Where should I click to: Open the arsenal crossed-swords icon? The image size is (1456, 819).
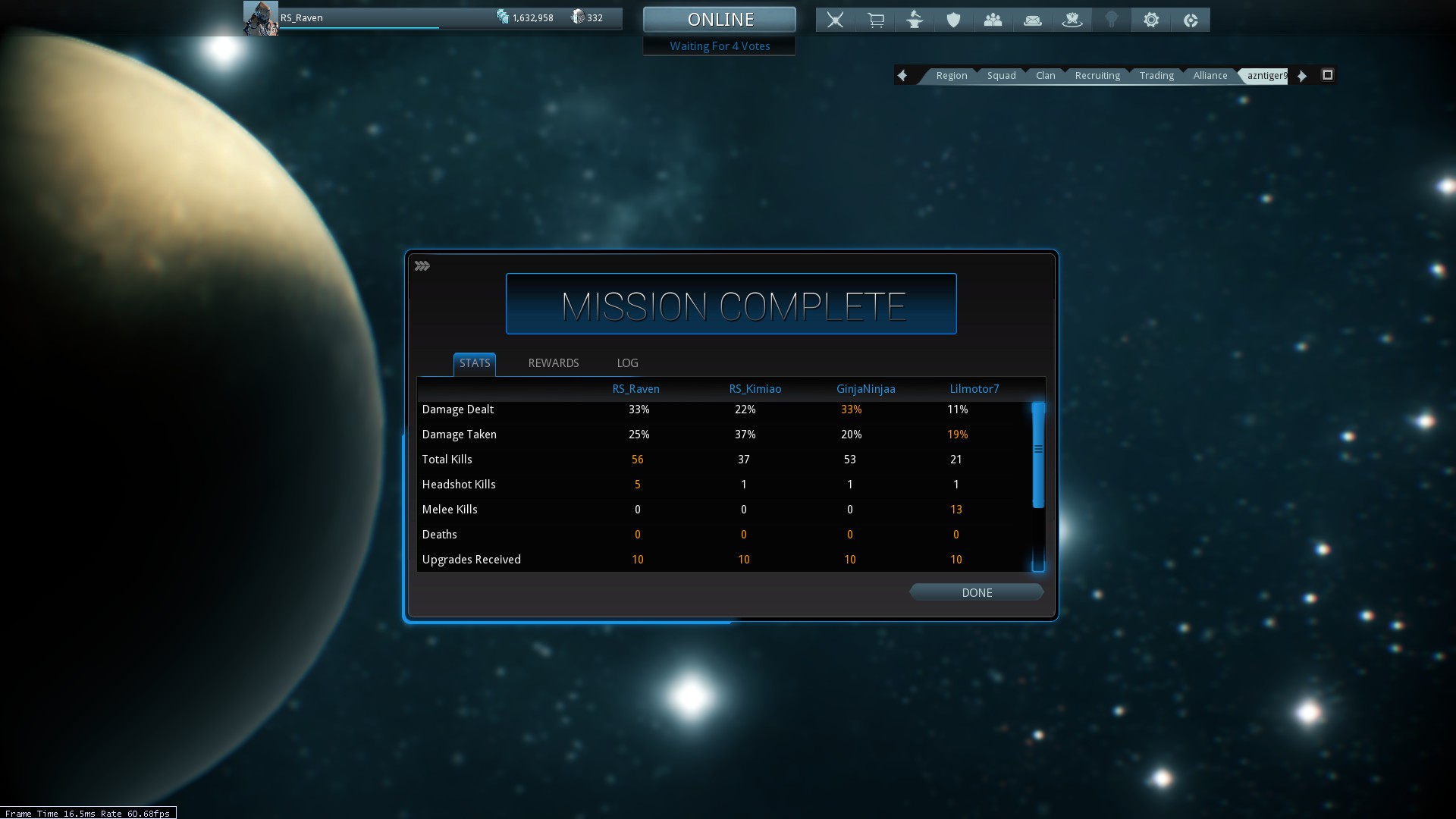coord(835,20)
